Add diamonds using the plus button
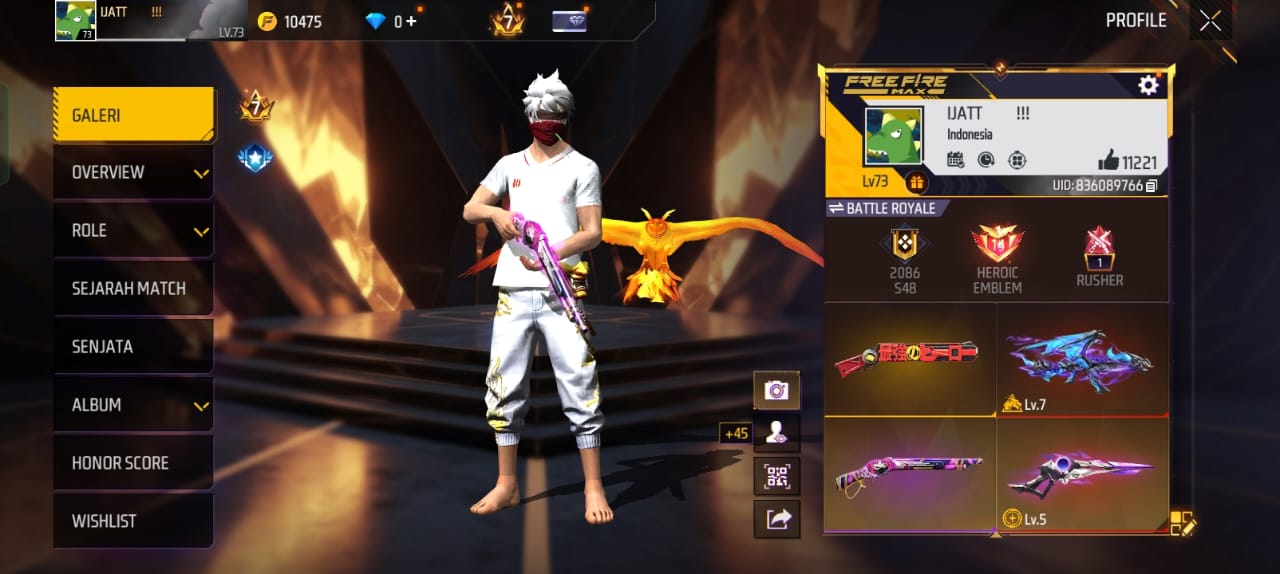Image resolution: width=1280 pixels, height=574 pixels. coord(411,21)
